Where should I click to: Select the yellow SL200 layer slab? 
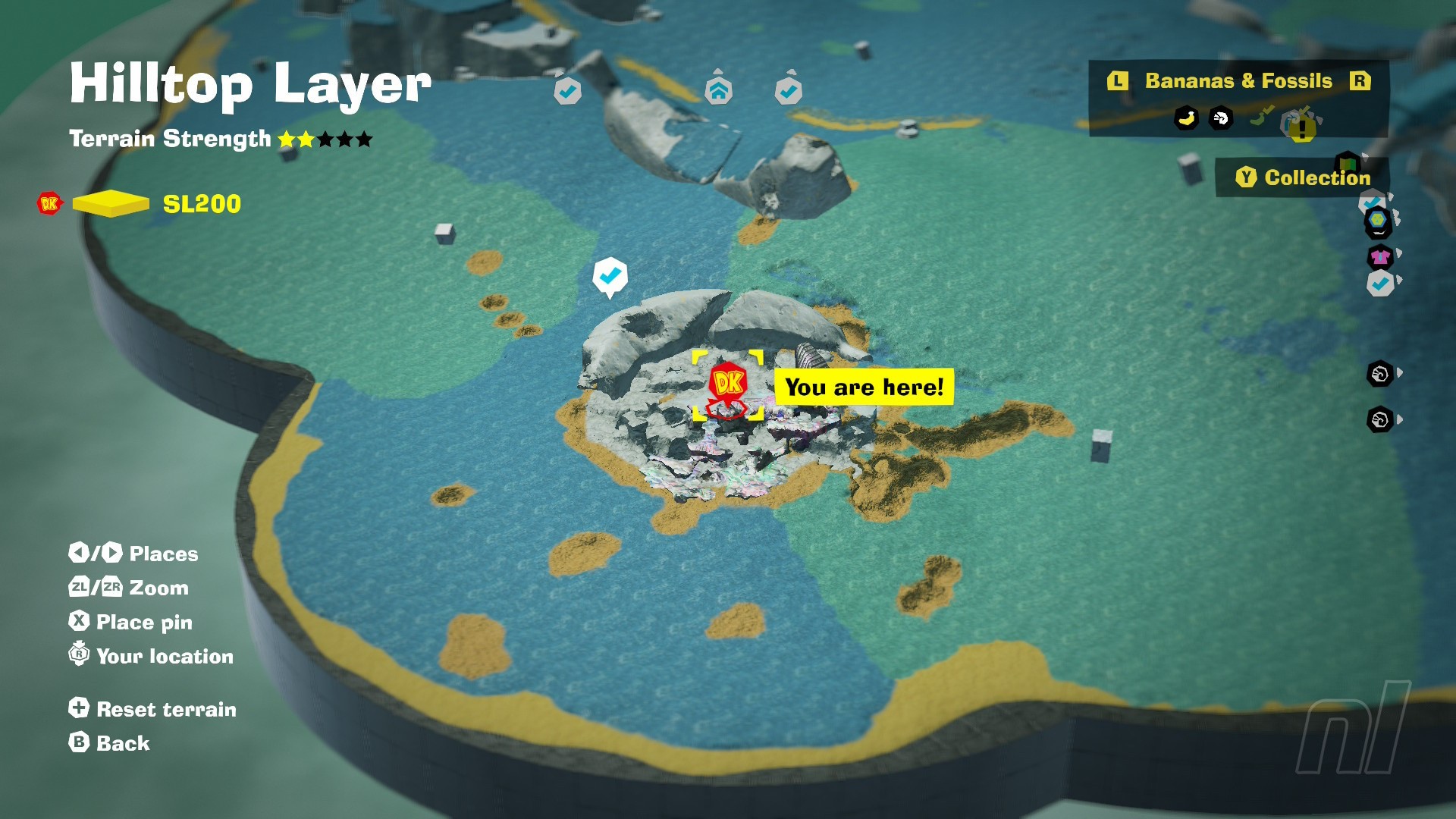[111, 203]
